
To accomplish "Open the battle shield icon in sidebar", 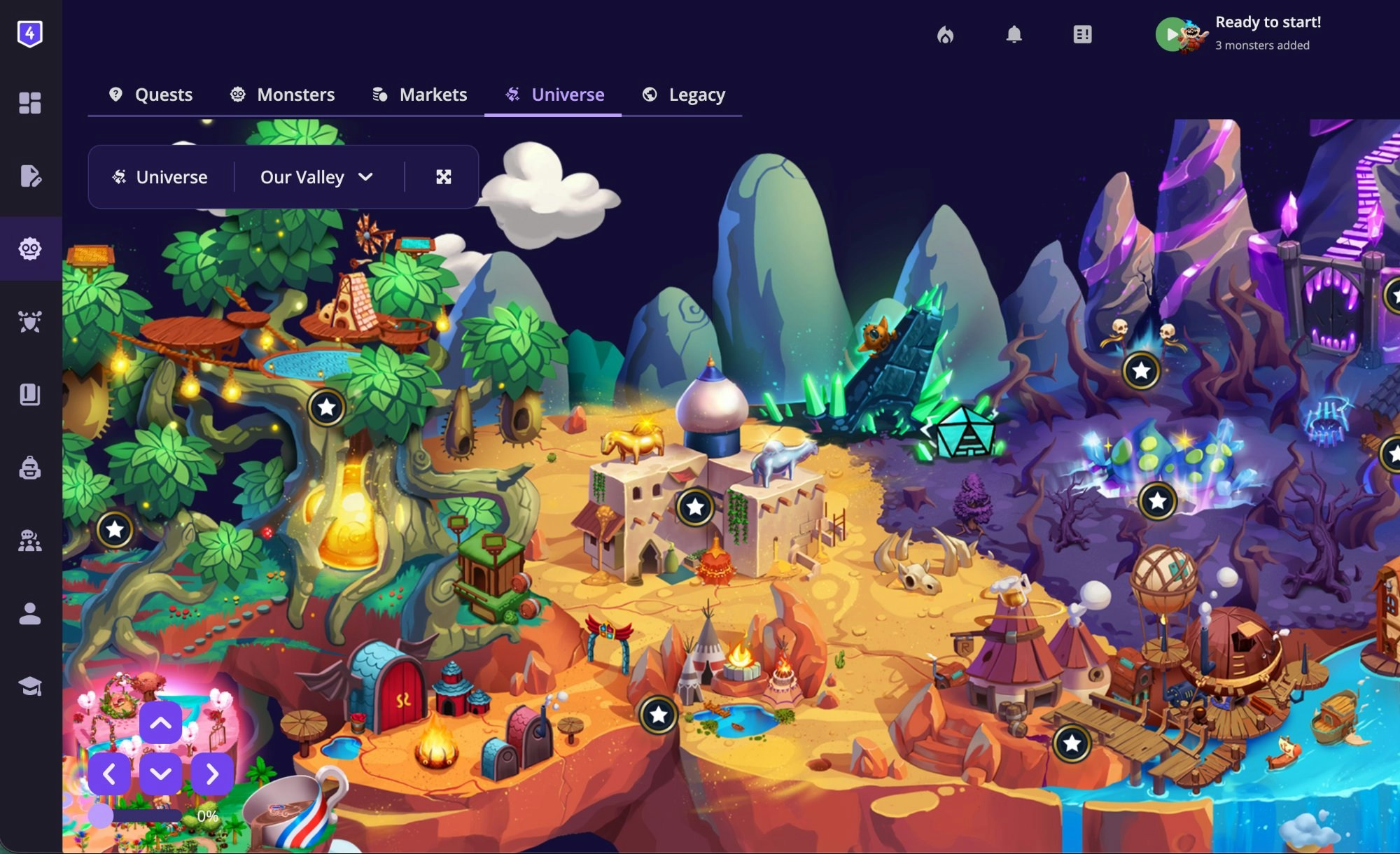I will 29,321.
